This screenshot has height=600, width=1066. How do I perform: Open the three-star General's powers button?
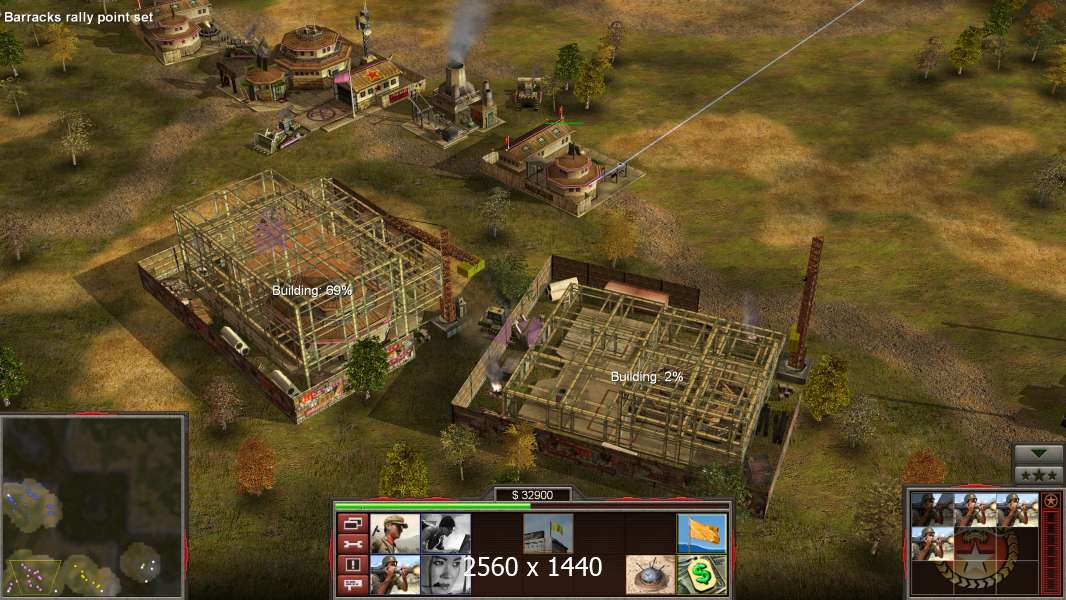[x=1038, y=474]
